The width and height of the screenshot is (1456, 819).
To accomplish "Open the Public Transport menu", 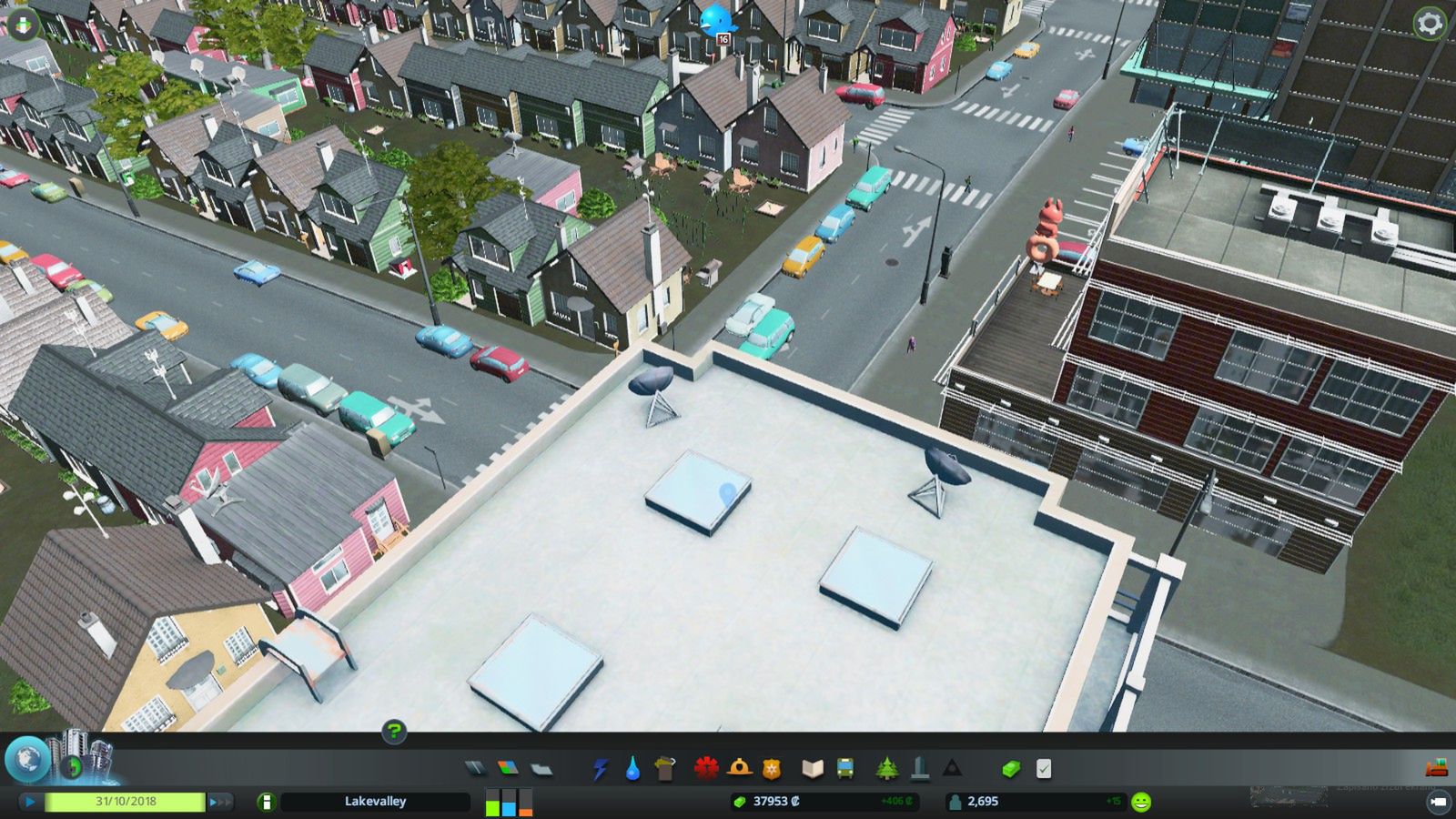I will (846, 769).
